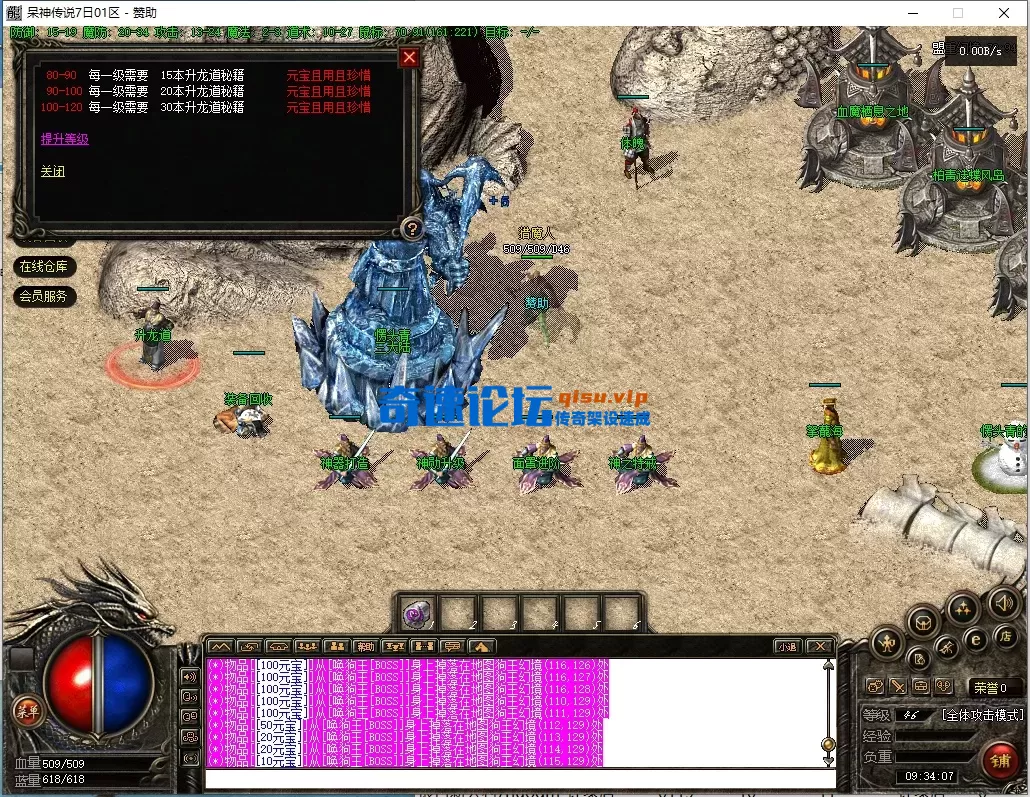Click the red 铺 stall button
The width and height of the screenshot is (1030, 797).
999,760
